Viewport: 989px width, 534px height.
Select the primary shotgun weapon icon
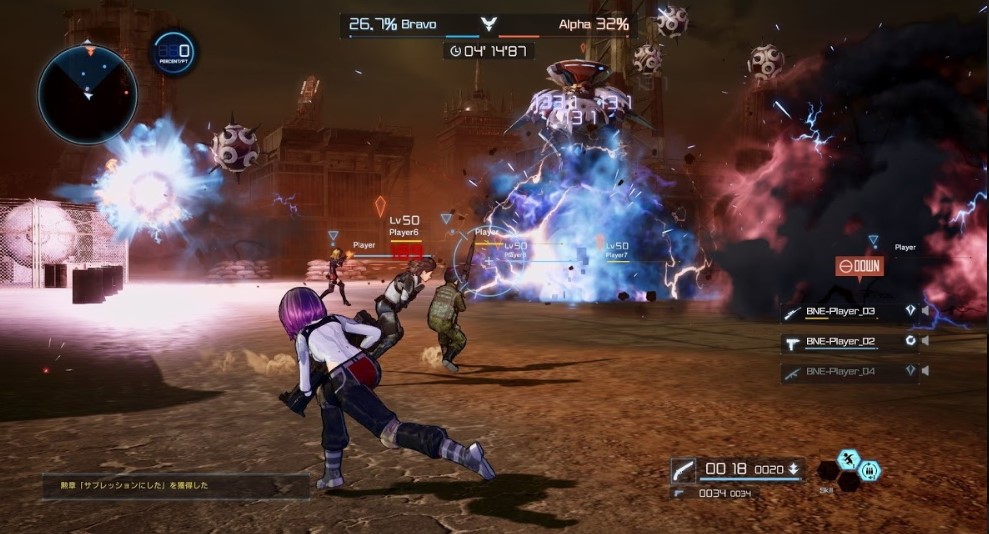pos(684,469)
